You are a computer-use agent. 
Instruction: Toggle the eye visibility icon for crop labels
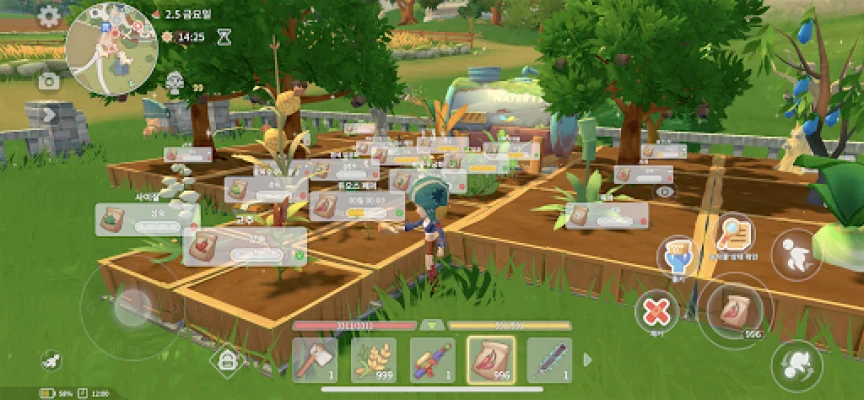coord(666,191)
